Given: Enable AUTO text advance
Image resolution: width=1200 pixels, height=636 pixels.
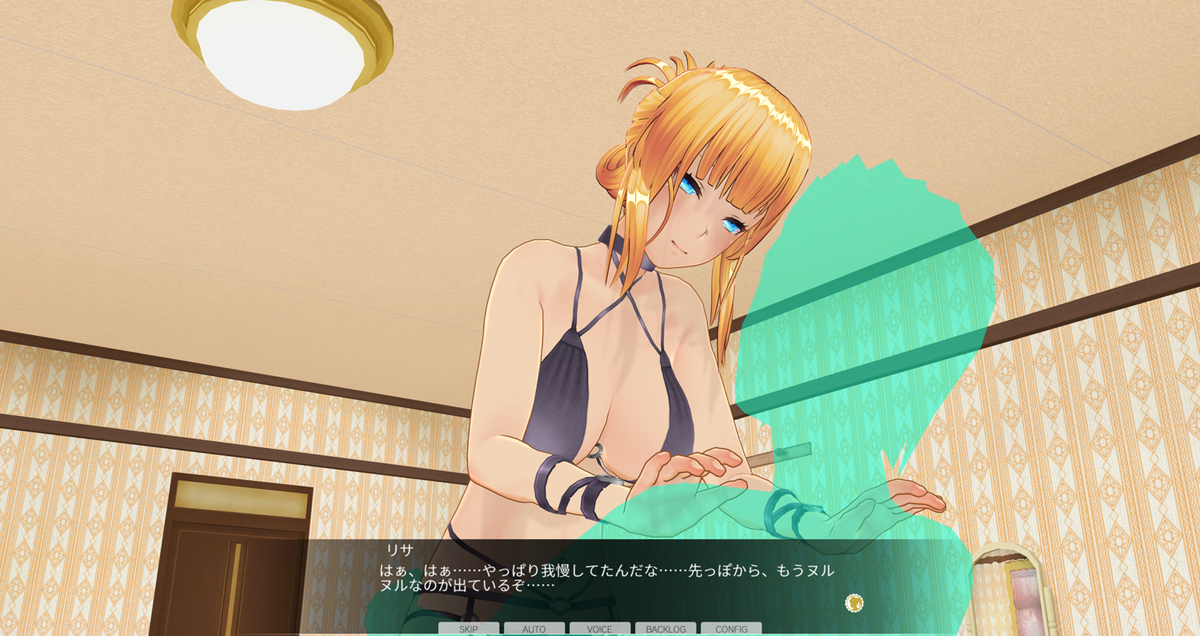Looking at the screenshot, I should tap(534, 629).
